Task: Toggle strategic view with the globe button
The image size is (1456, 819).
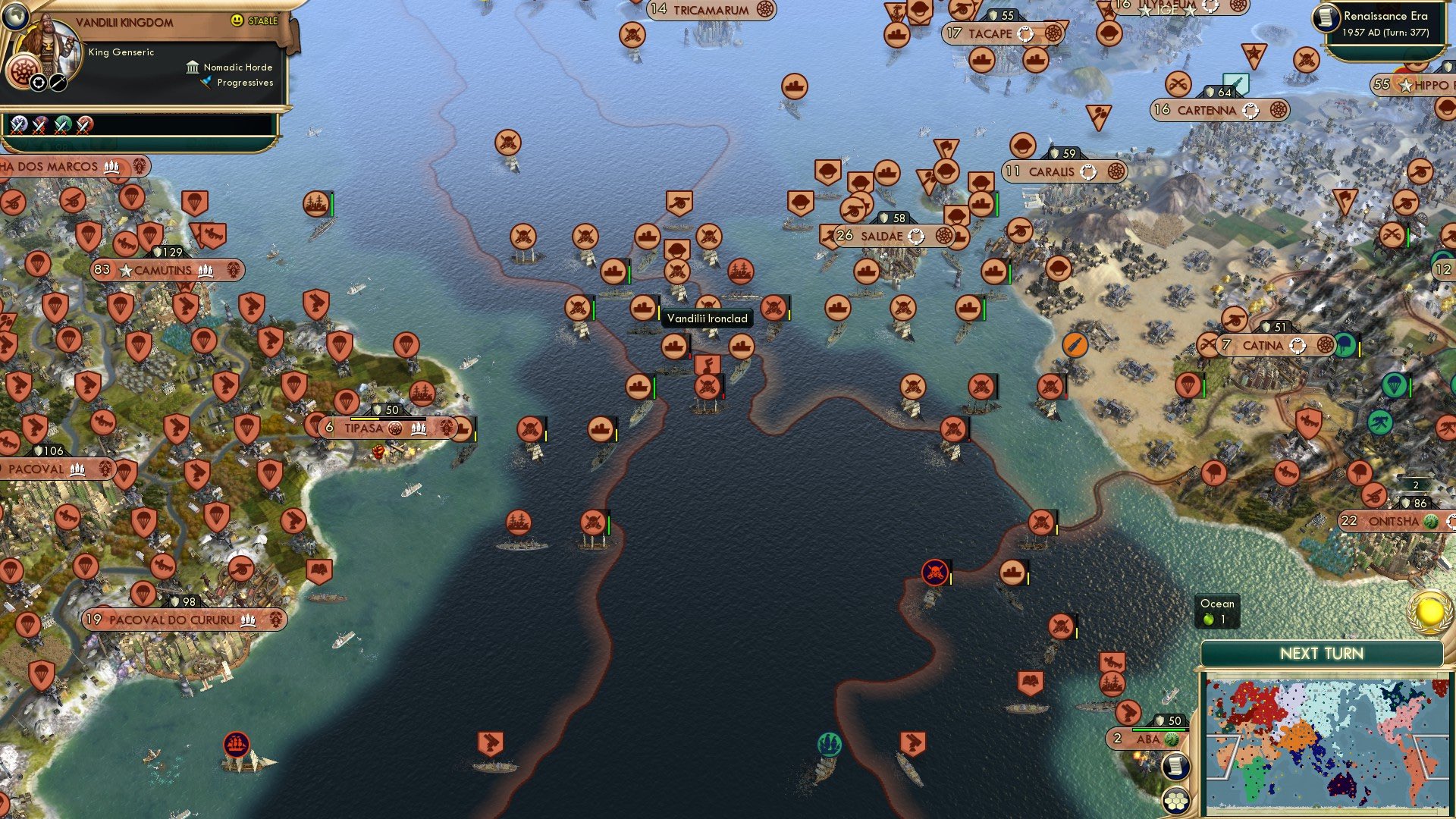Action: [x=15, y=17]
